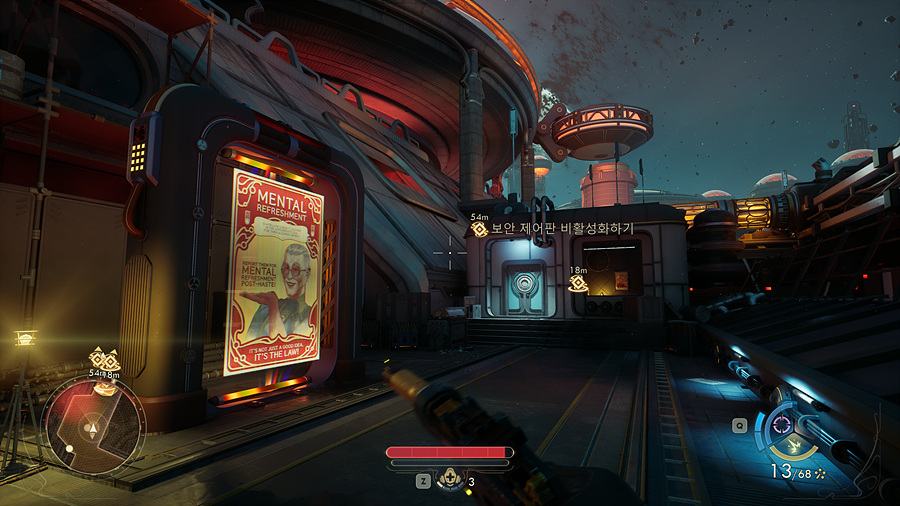Click the objective markers above the minimap

pyautogui.click(x=104, y=360)
